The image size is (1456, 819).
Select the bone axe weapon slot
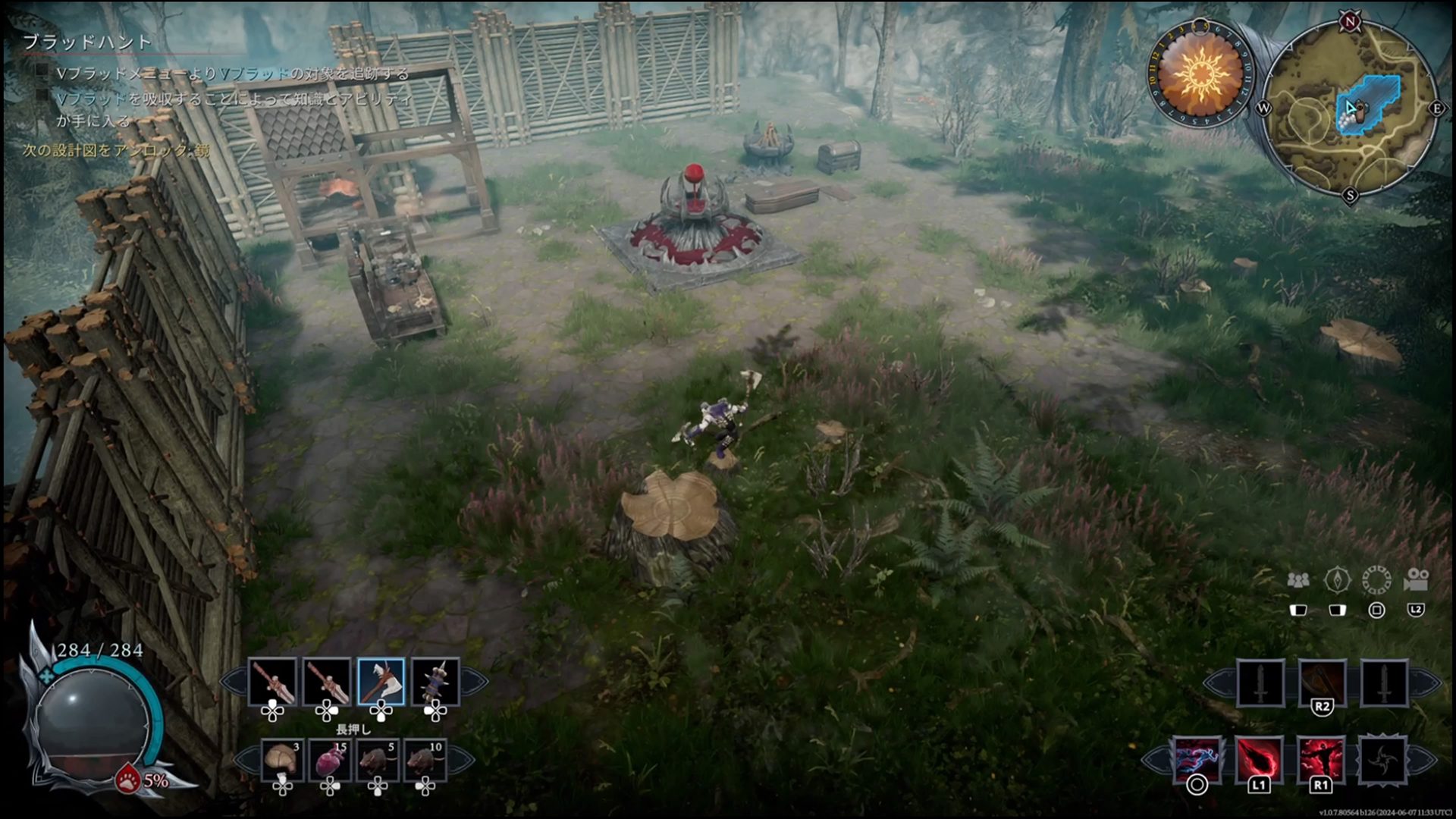(x=380, y=682)
